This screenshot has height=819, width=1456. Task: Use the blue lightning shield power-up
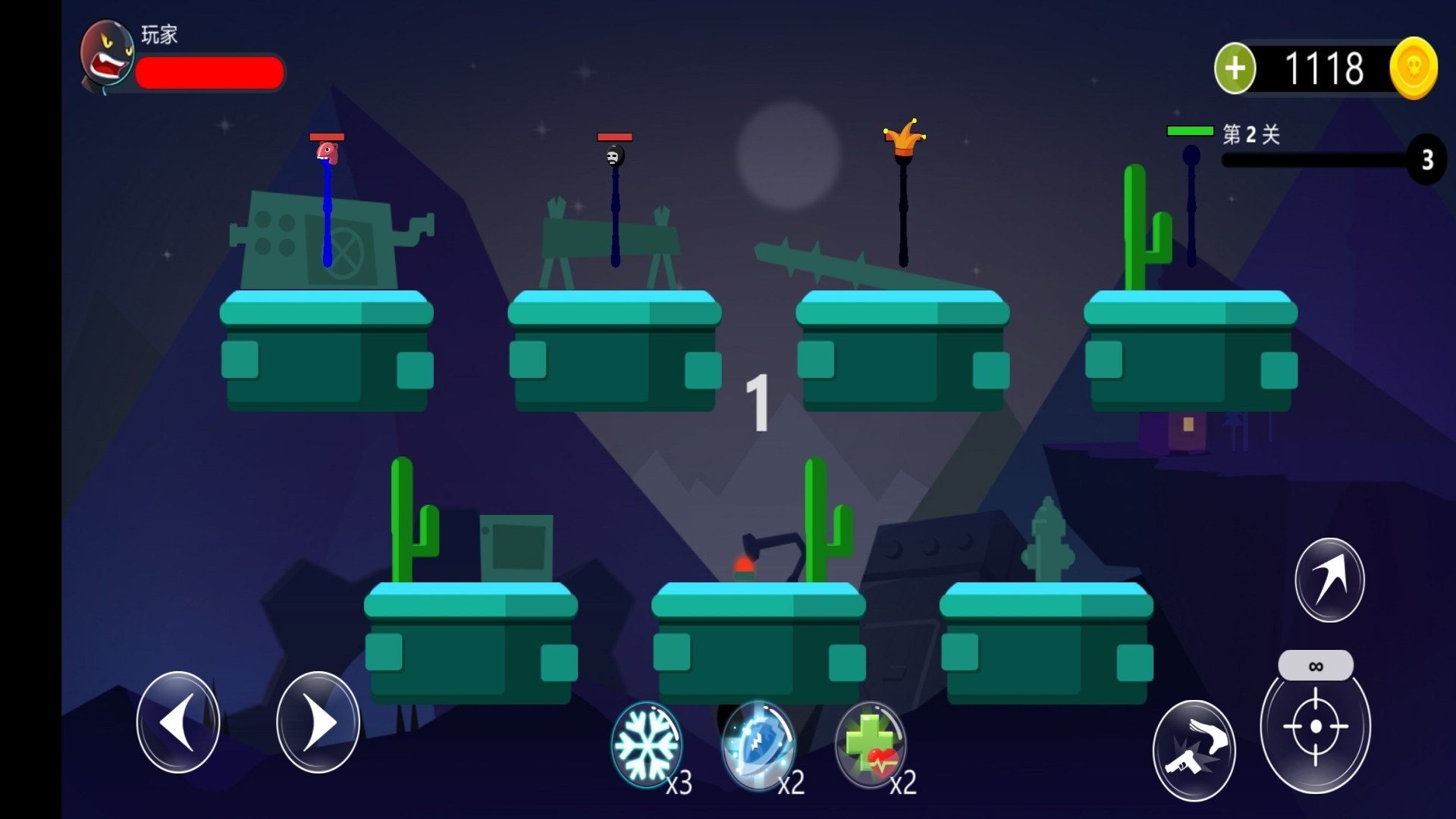[758, 745]
